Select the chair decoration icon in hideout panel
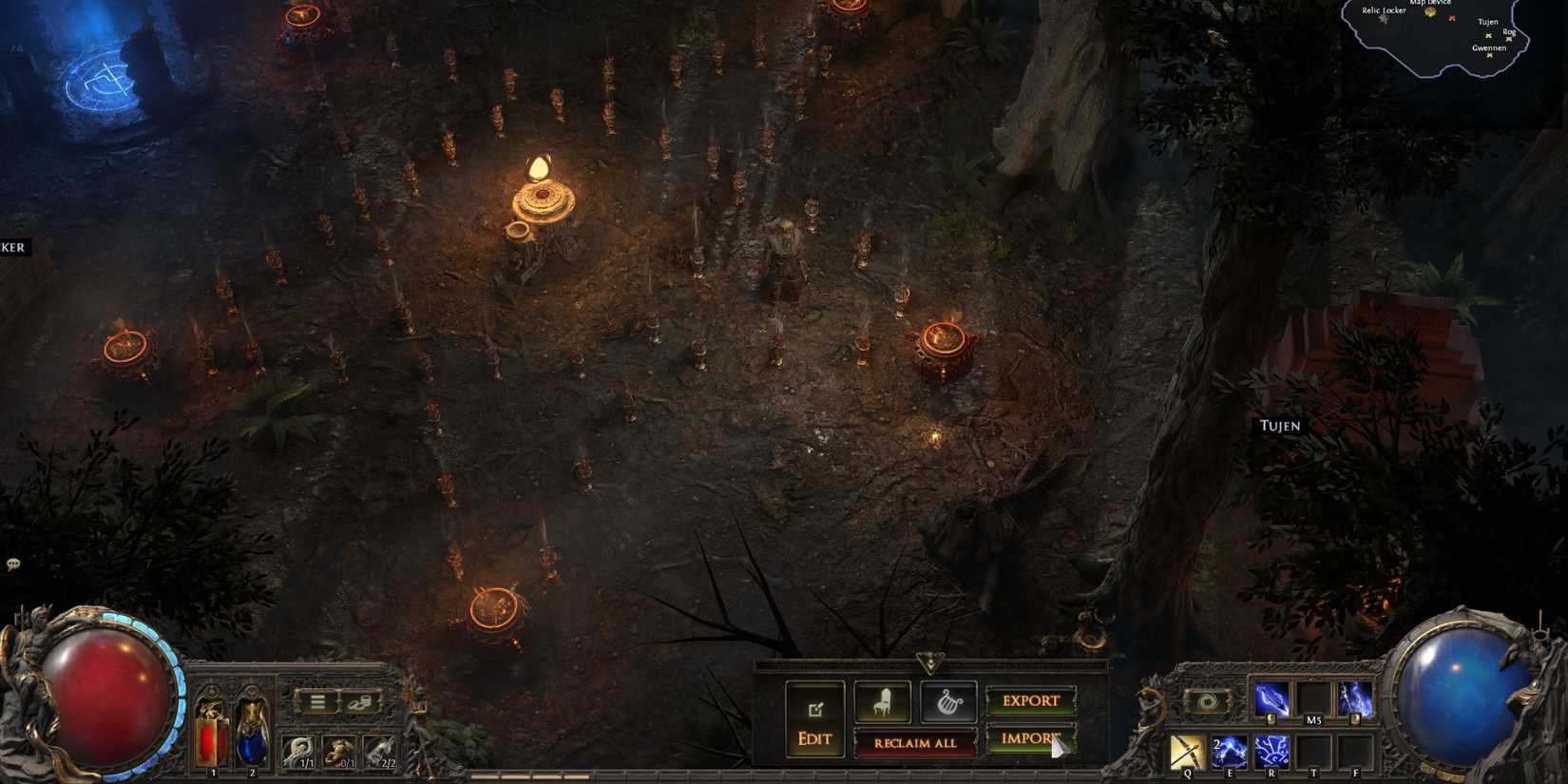1568x784 pixels. point(883,702)
